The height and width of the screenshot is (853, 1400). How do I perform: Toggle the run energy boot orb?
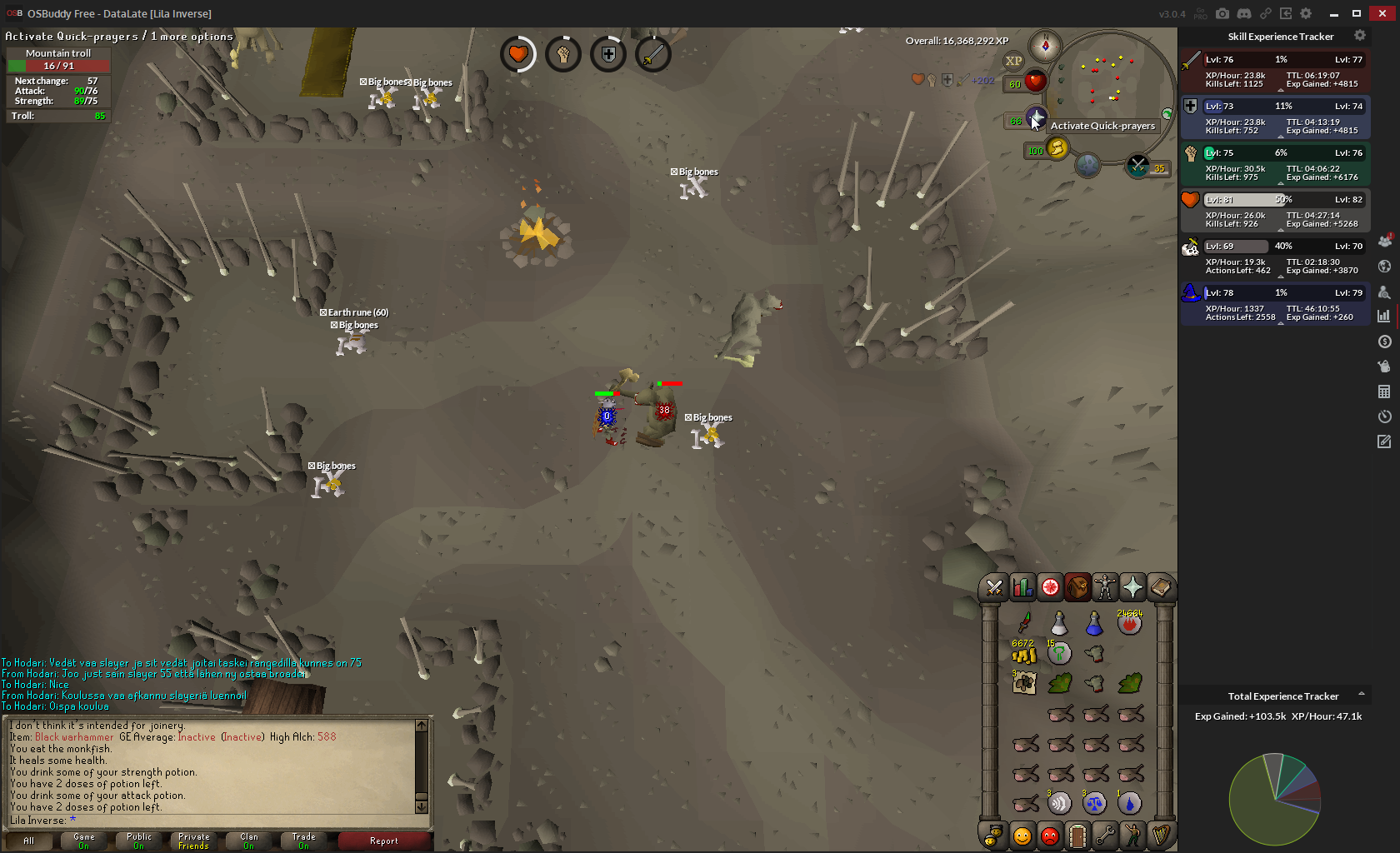(1057, 148)
